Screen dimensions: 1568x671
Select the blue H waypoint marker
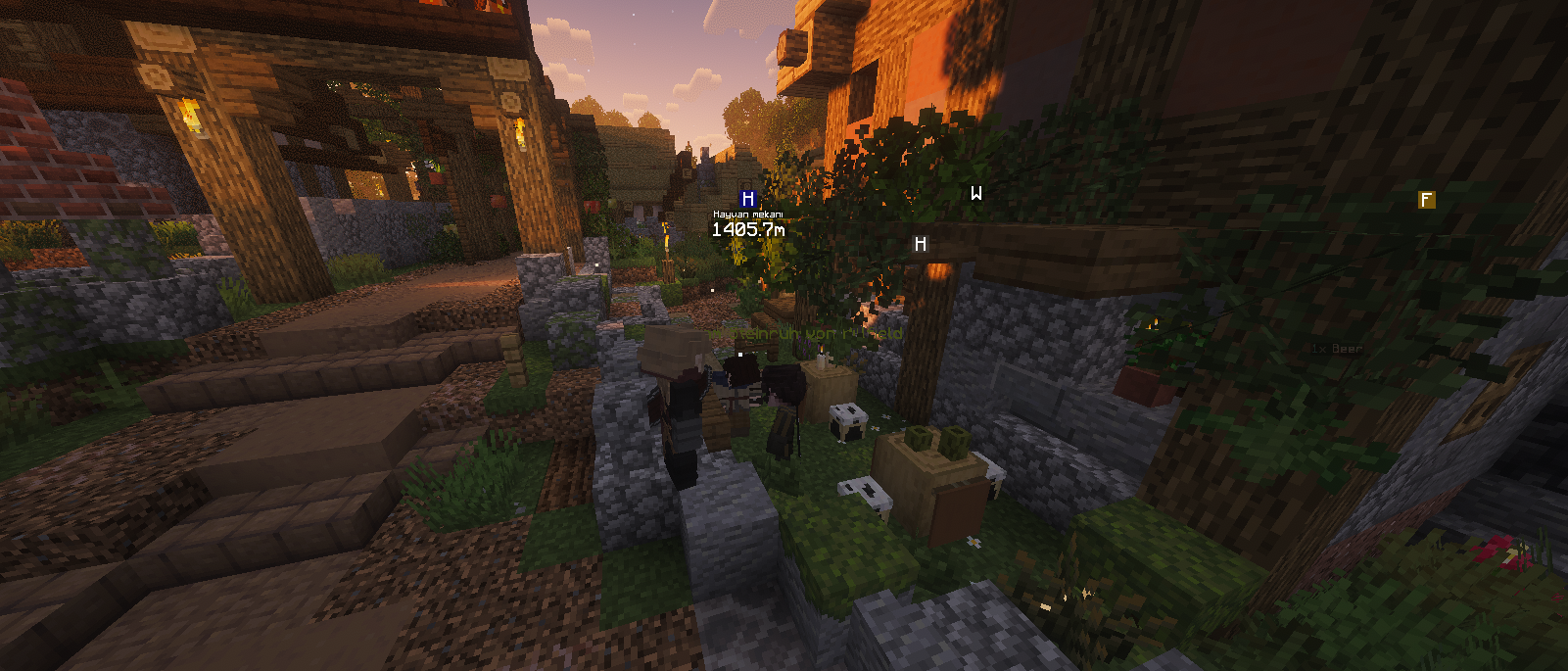(x=748, y=199)
